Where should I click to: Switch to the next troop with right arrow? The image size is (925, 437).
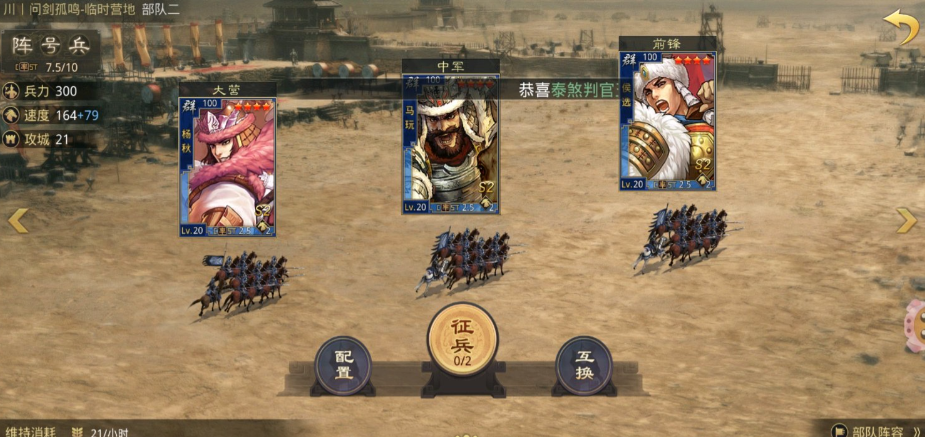[907, 220]
